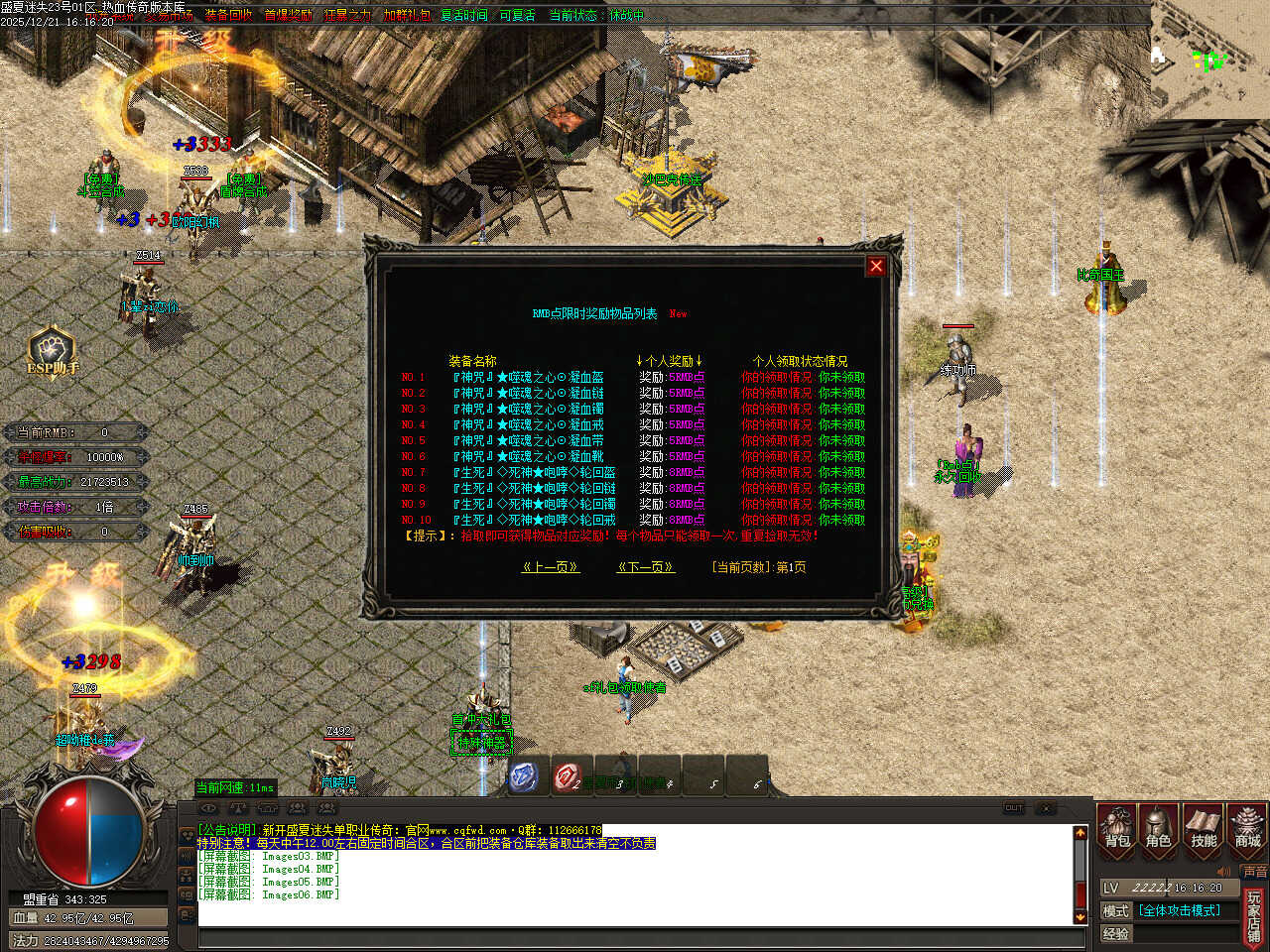Select the blue gem hotbar slot

coord(524,776)
